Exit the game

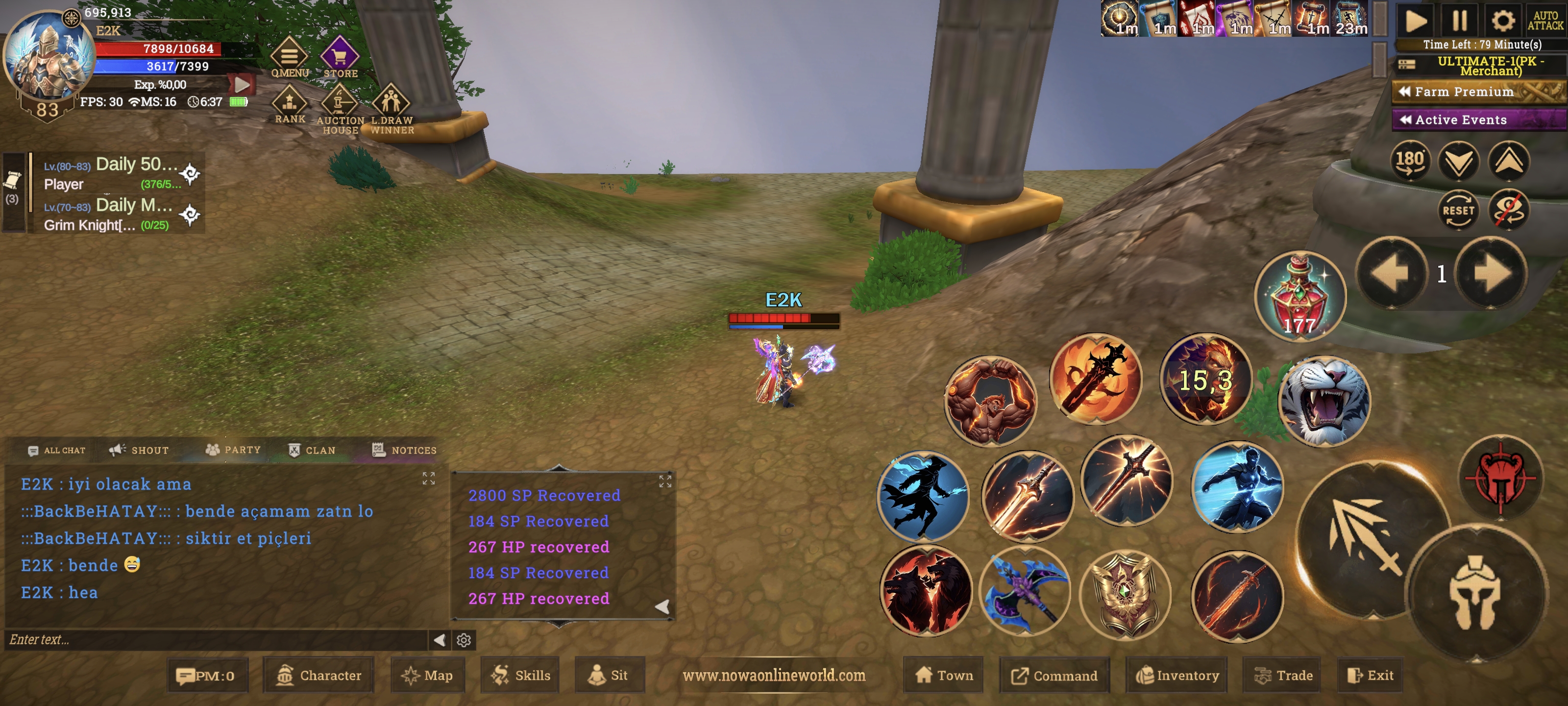coord(1371,675)
